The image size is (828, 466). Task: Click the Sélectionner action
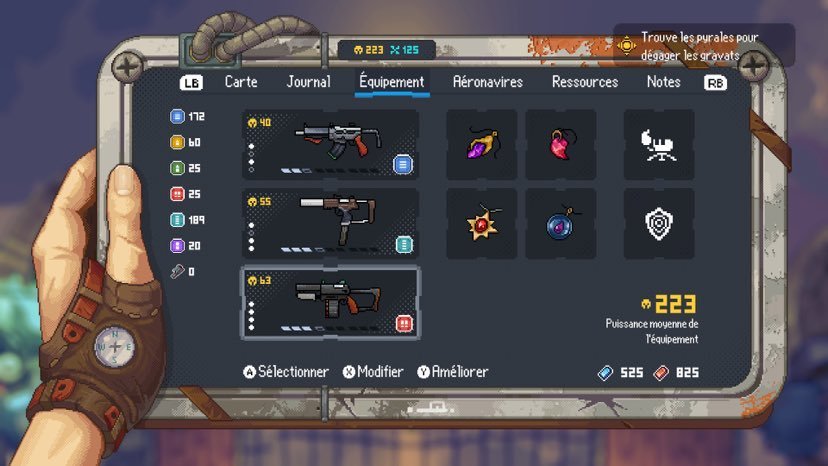click(x=286, y=372)
